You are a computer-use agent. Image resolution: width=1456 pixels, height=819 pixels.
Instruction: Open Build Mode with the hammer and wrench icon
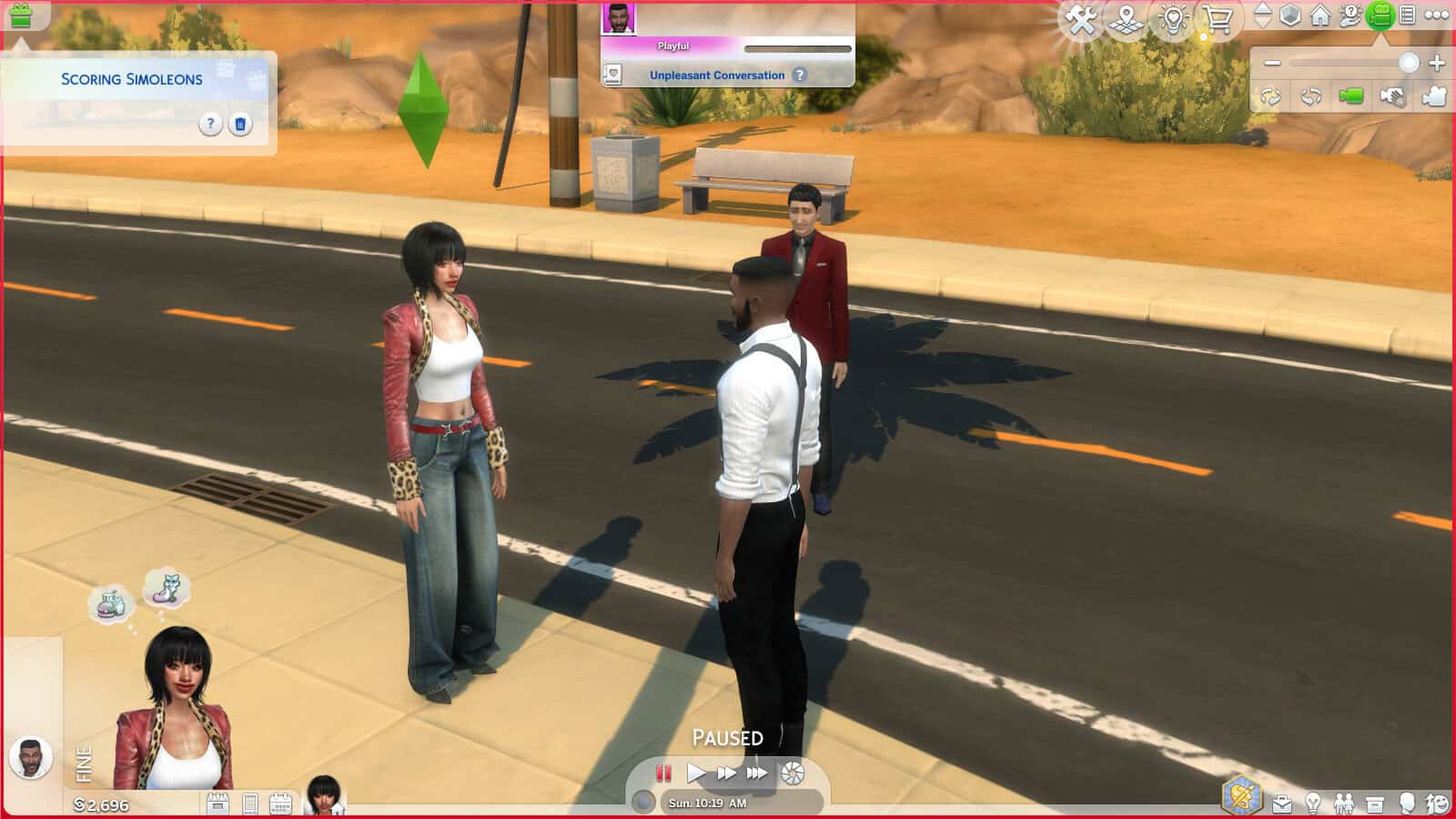(1081, 18)
